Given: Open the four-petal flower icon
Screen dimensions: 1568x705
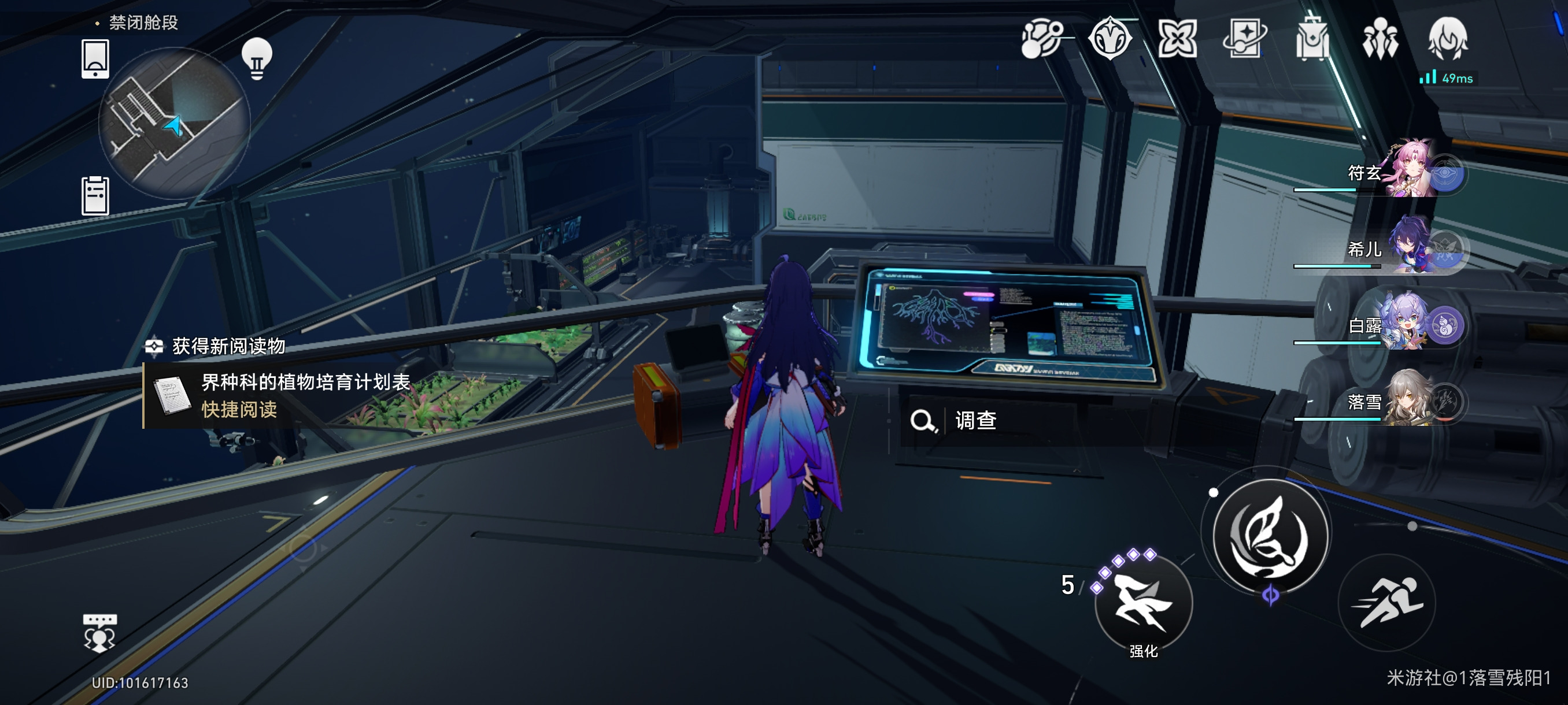Looking at the screenshot, I should click(1177, 39).
